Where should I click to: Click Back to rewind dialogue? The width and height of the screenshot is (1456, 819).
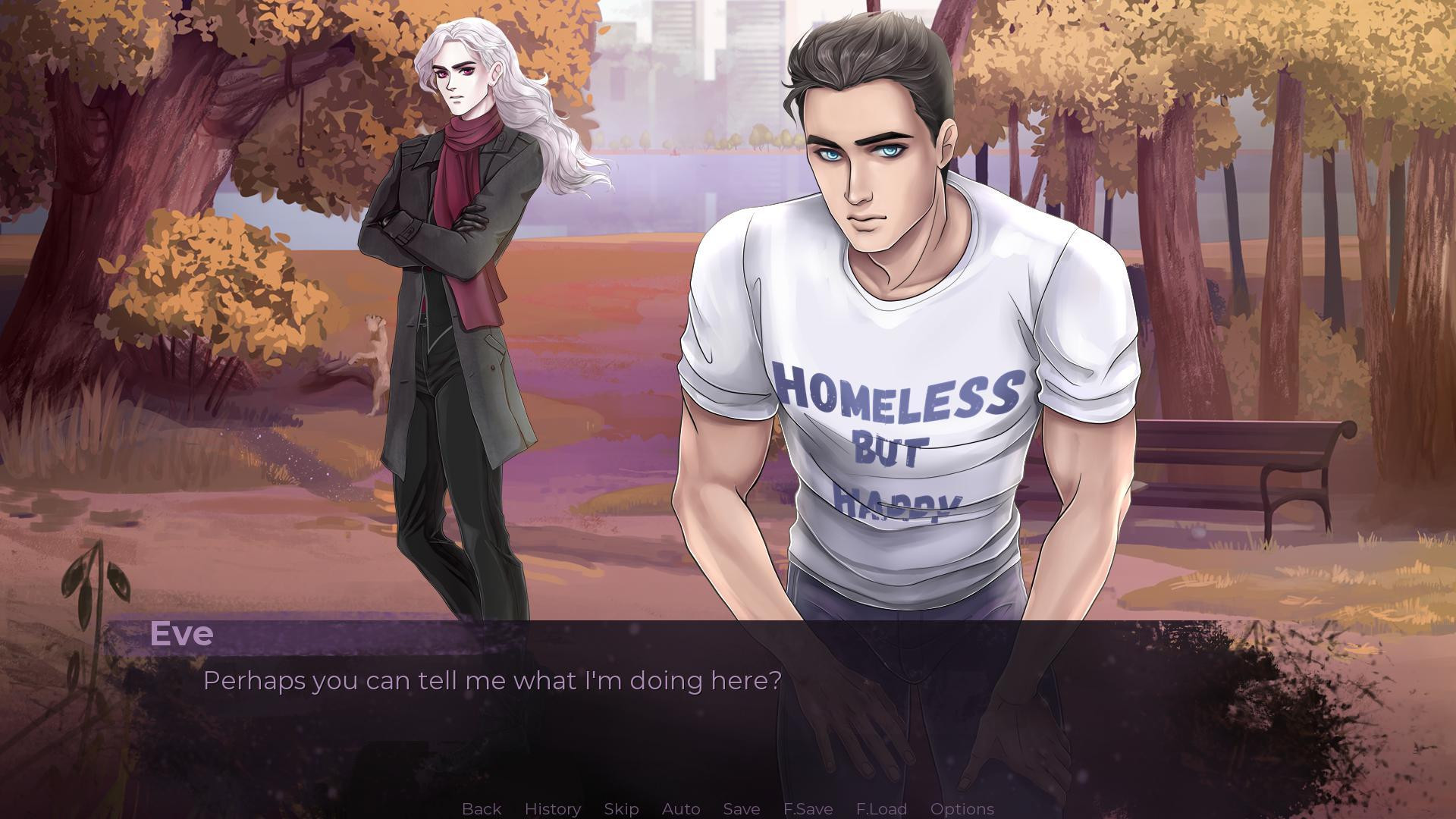tap(481, 808)
